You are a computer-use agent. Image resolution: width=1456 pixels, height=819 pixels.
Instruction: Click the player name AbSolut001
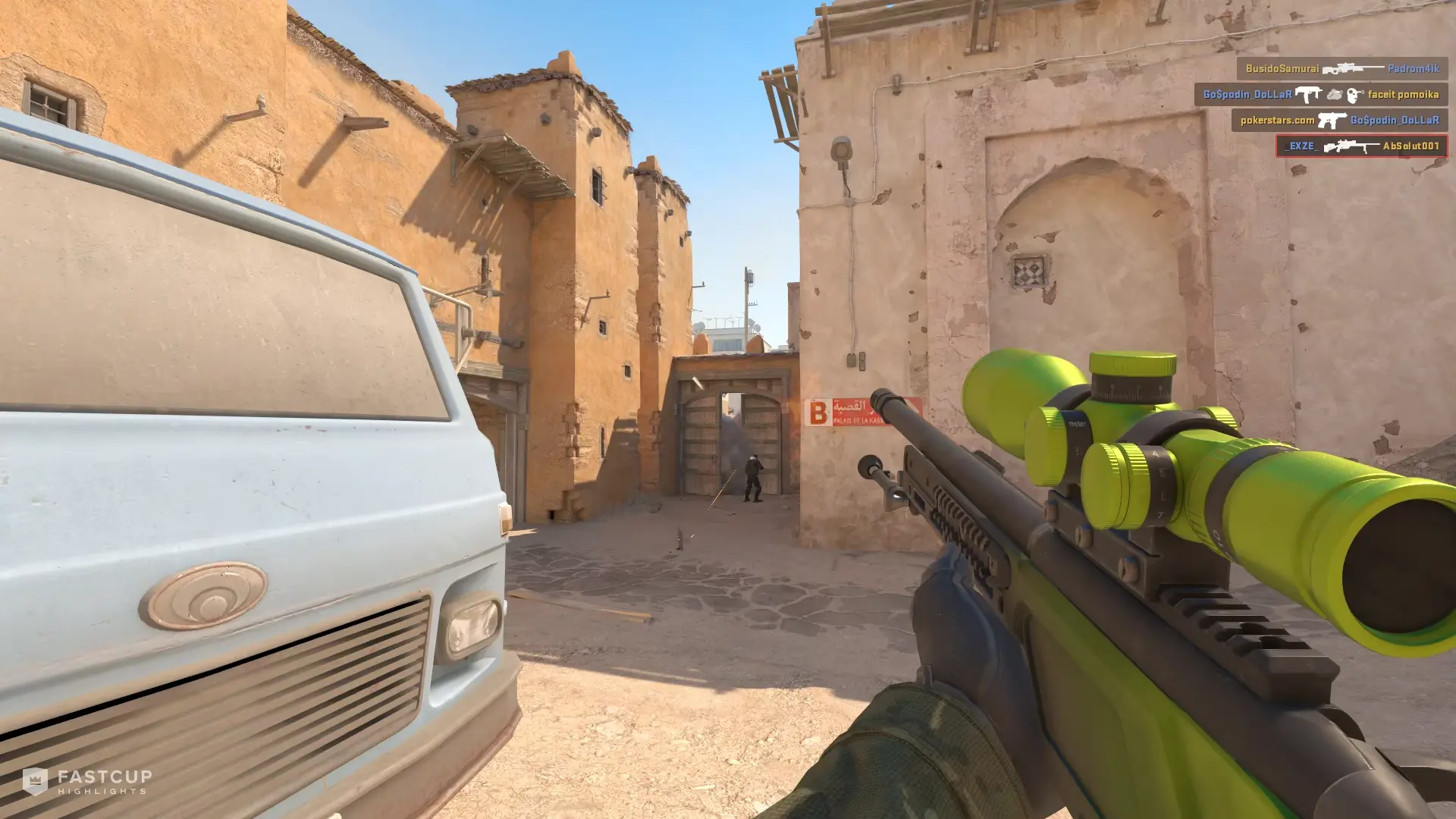tap(1412, 147)
